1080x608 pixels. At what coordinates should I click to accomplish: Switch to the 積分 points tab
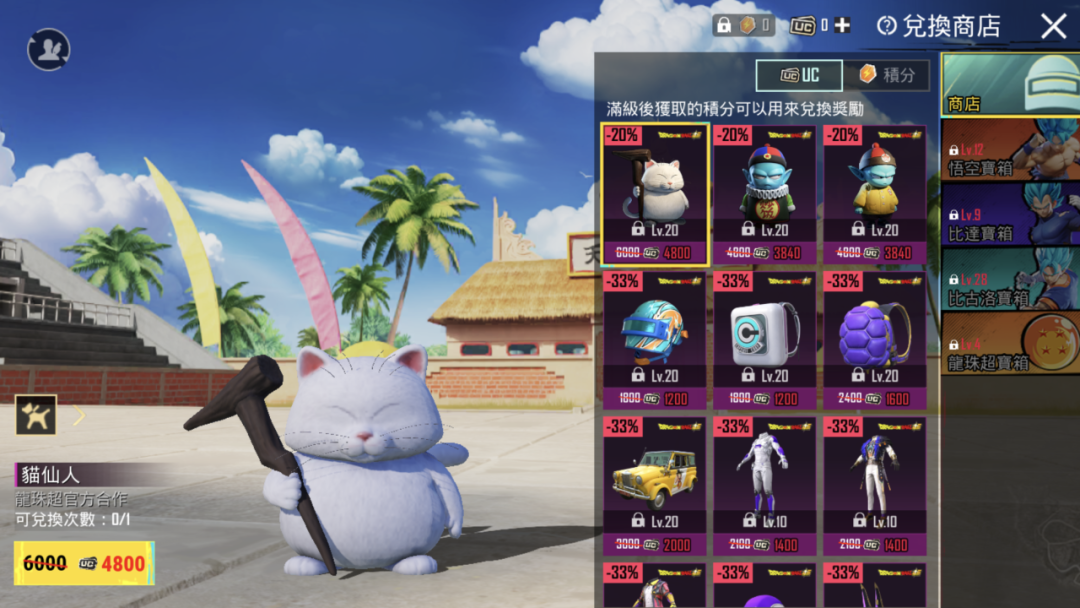(886, 75)
